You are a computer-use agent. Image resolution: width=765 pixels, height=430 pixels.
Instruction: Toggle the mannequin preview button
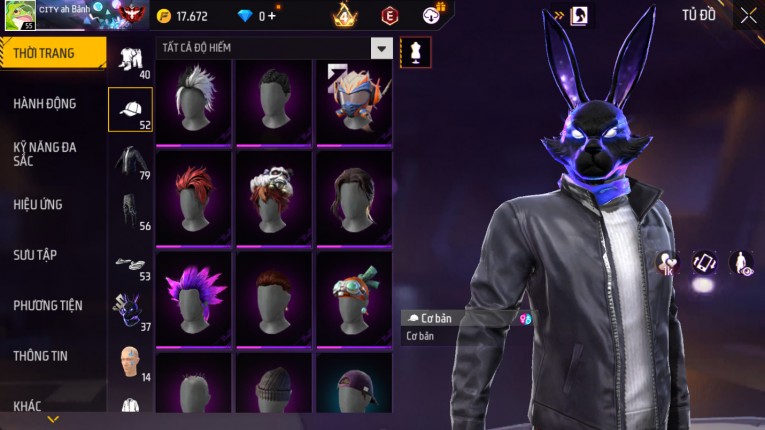415,52
